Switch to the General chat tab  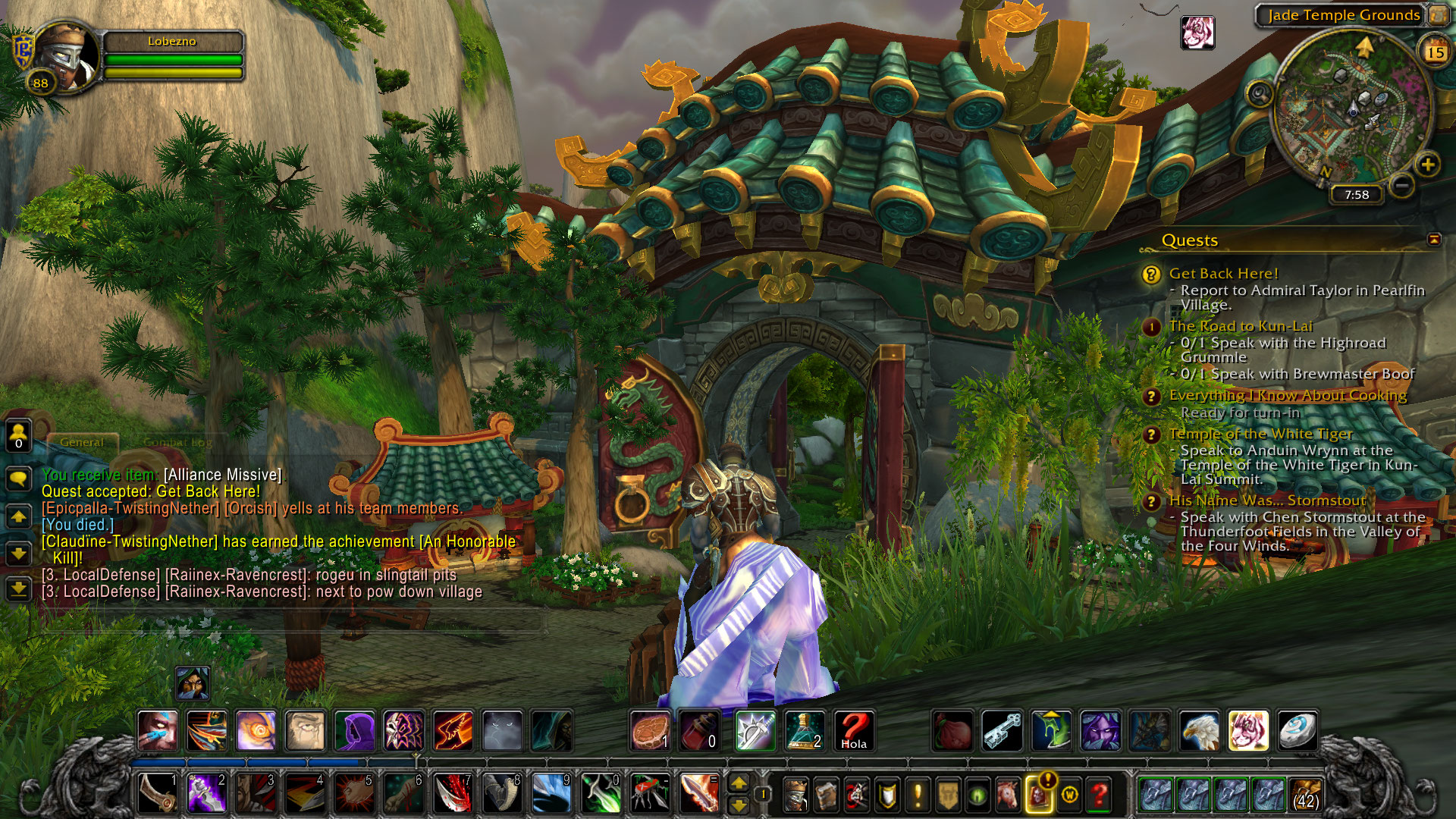(x=82, y=441)
